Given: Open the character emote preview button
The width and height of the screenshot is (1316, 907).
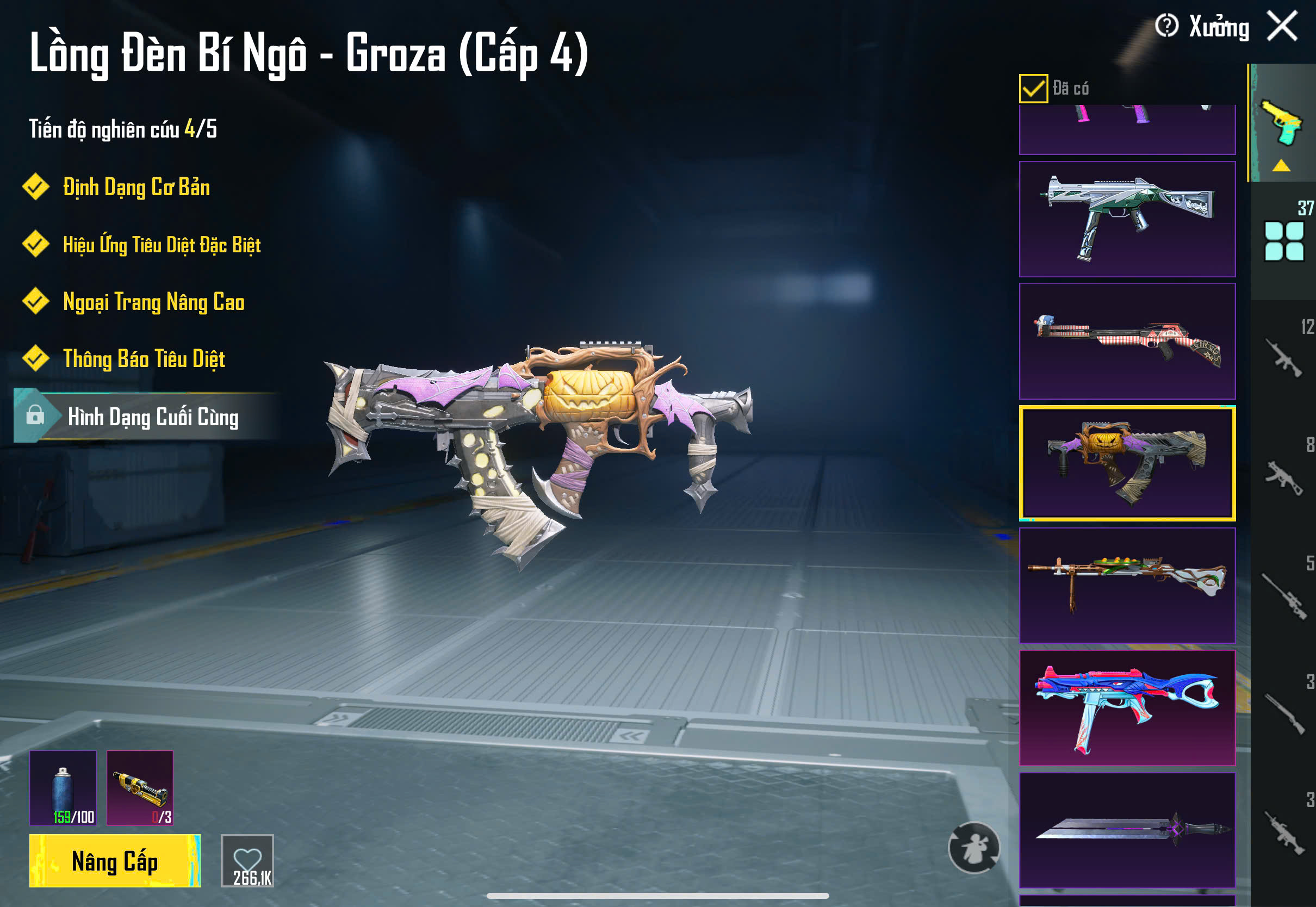Looking at the screenshot, I should (974, 847).
